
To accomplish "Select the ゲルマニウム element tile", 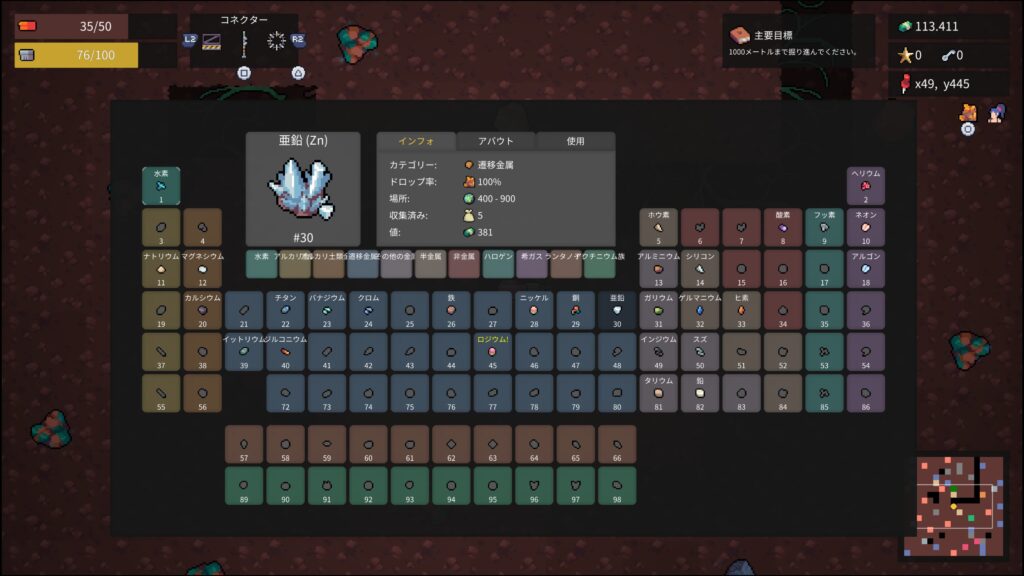I will [700, 311].
